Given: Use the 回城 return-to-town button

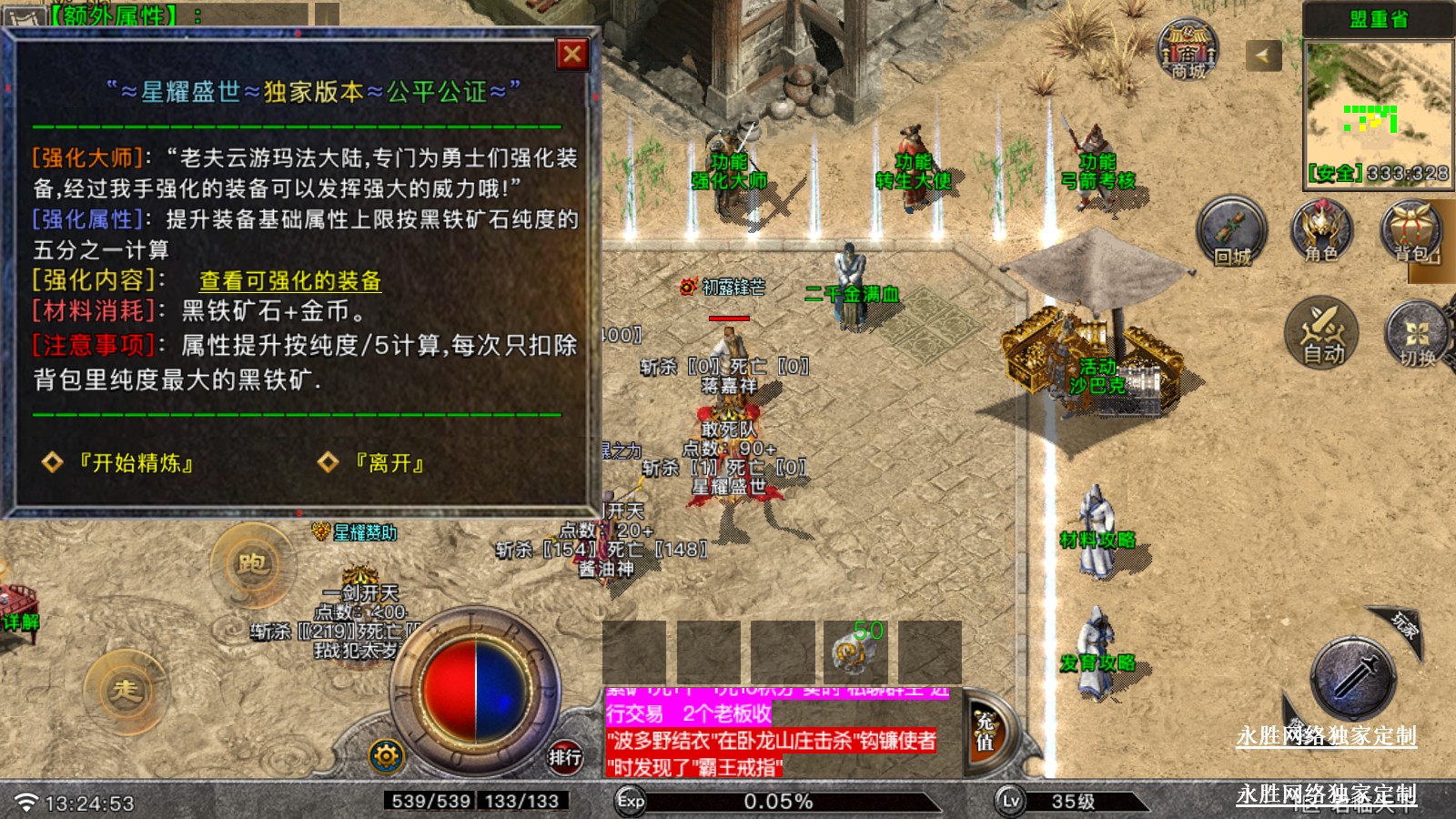Looking at the screenshot, I should [x=1231, y=232].
